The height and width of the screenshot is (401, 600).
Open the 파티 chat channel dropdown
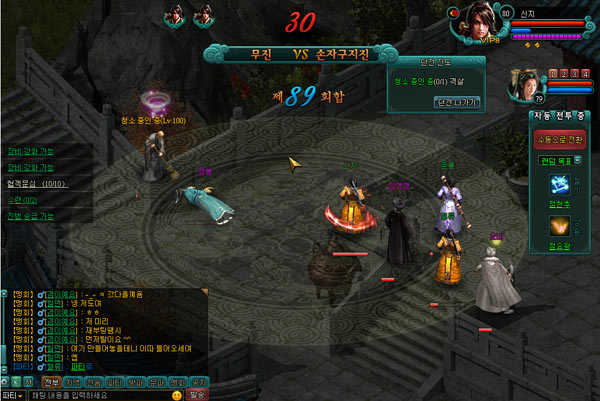(x=13, y=394)
